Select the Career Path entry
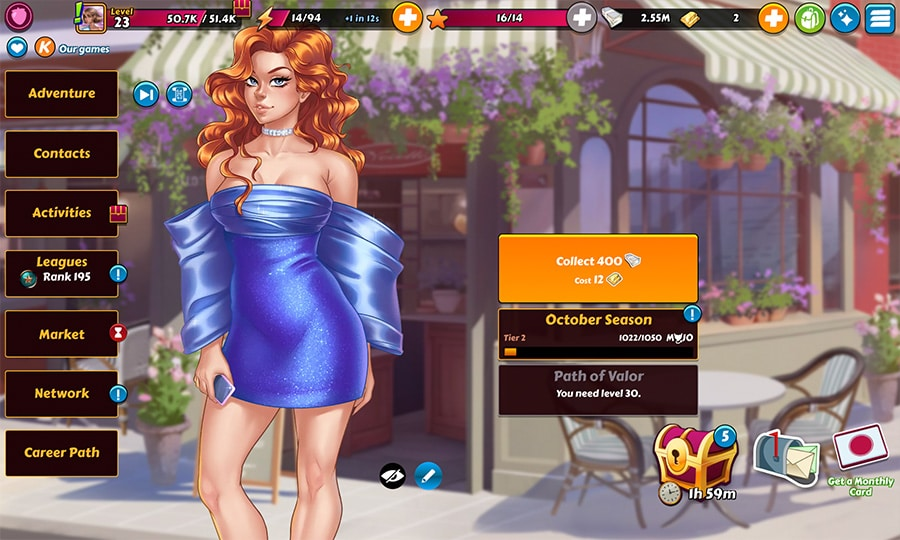This screenshot has height=540, width=900. (62, 453)
